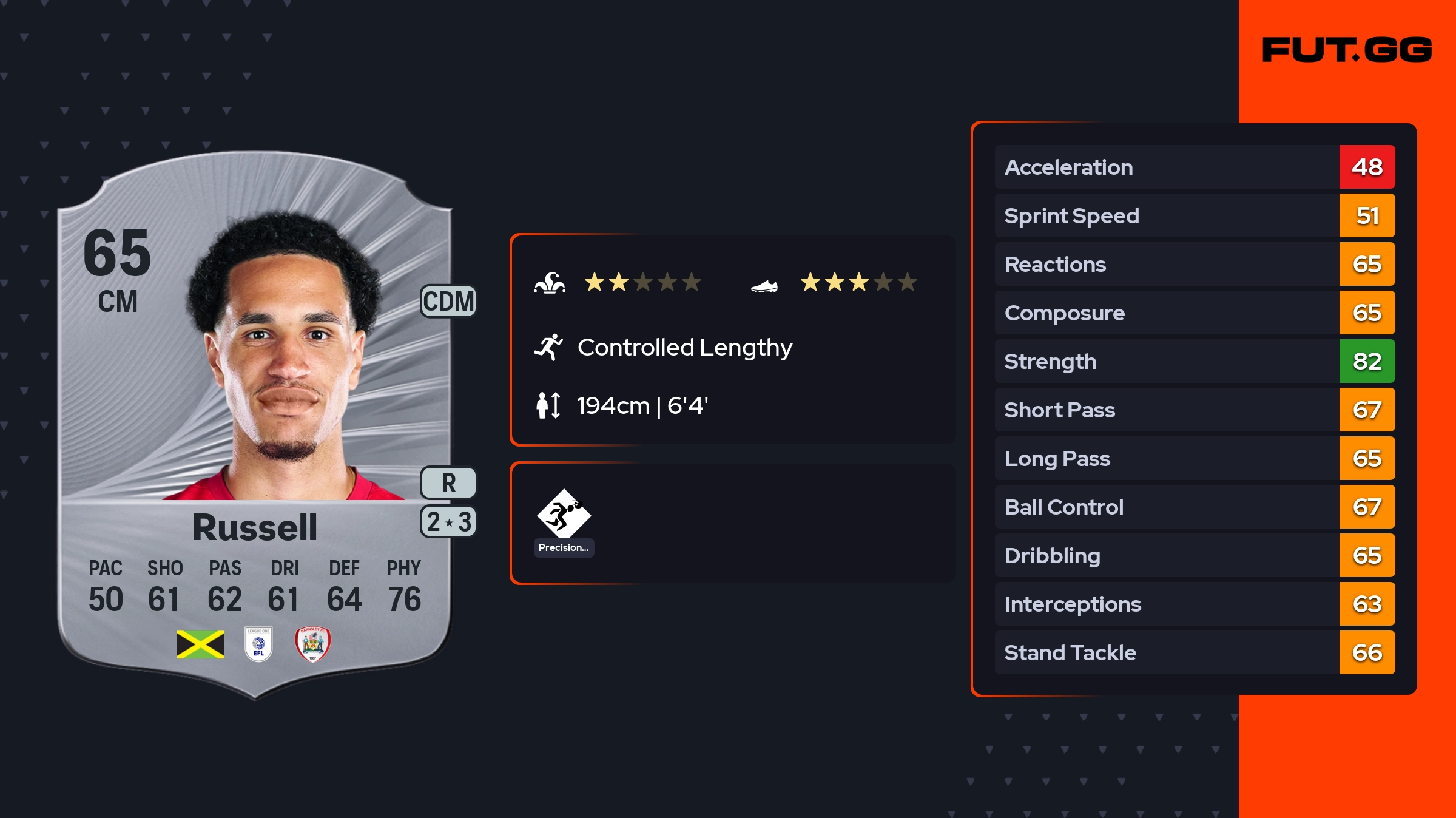Click the Jamaica flag on the card

pos(200,644)
